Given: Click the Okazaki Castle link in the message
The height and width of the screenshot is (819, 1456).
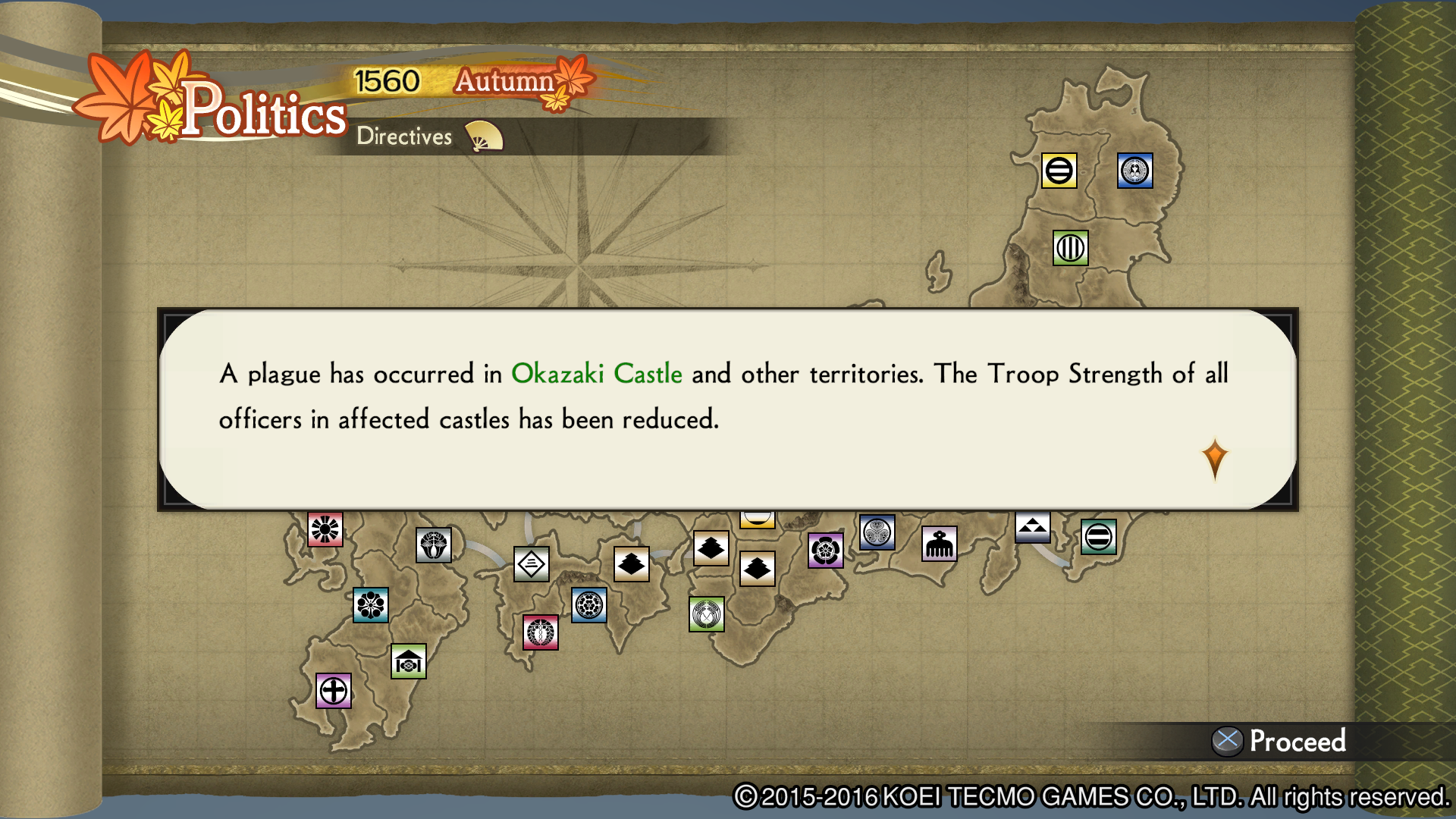Looking at the screenshot, I should click(x=597, y=374).
